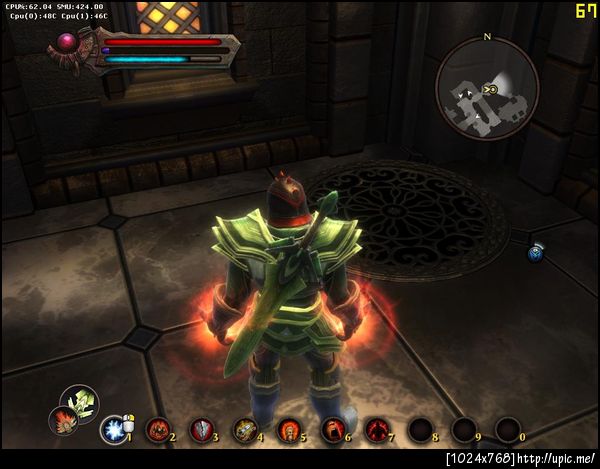Select the orange flame-haired face icon
The width and height of the screenshot is (600, 469).
click(62, 422)
